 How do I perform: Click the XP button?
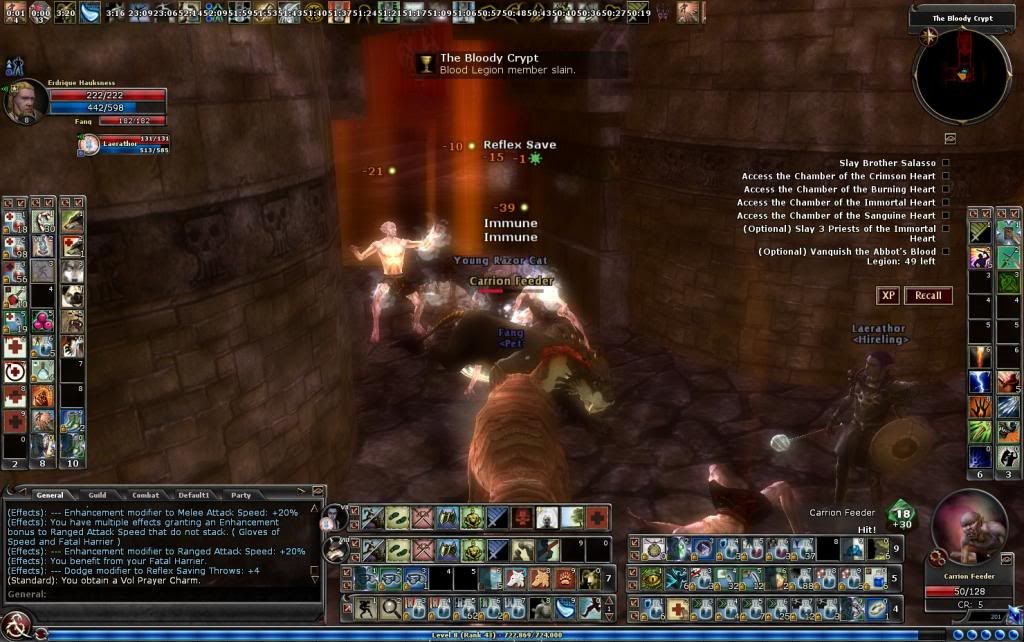887,295
